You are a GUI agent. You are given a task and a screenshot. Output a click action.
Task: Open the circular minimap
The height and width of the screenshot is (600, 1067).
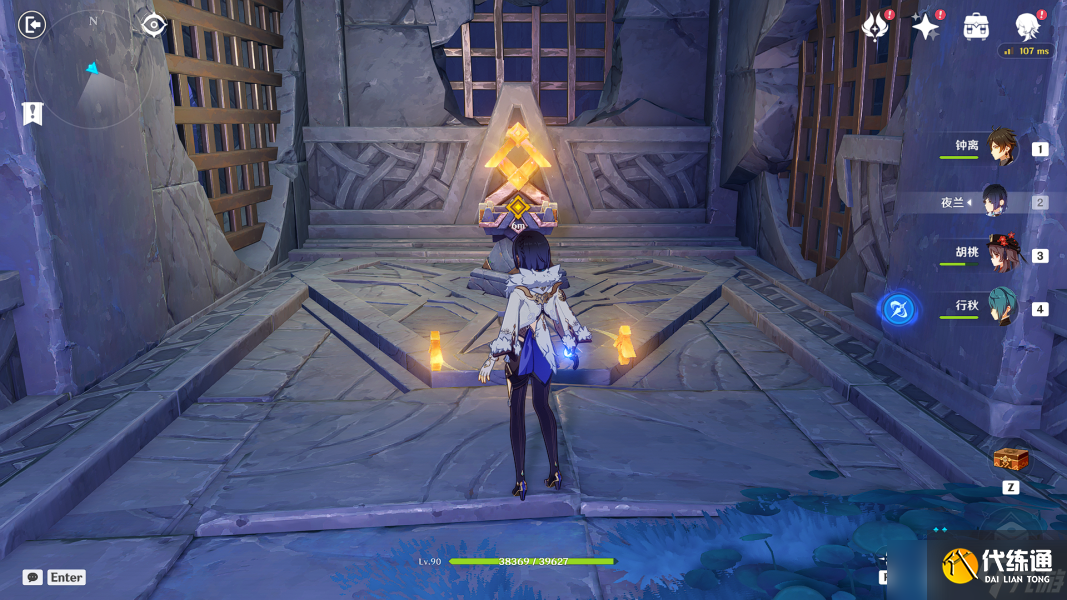point(92,70)
